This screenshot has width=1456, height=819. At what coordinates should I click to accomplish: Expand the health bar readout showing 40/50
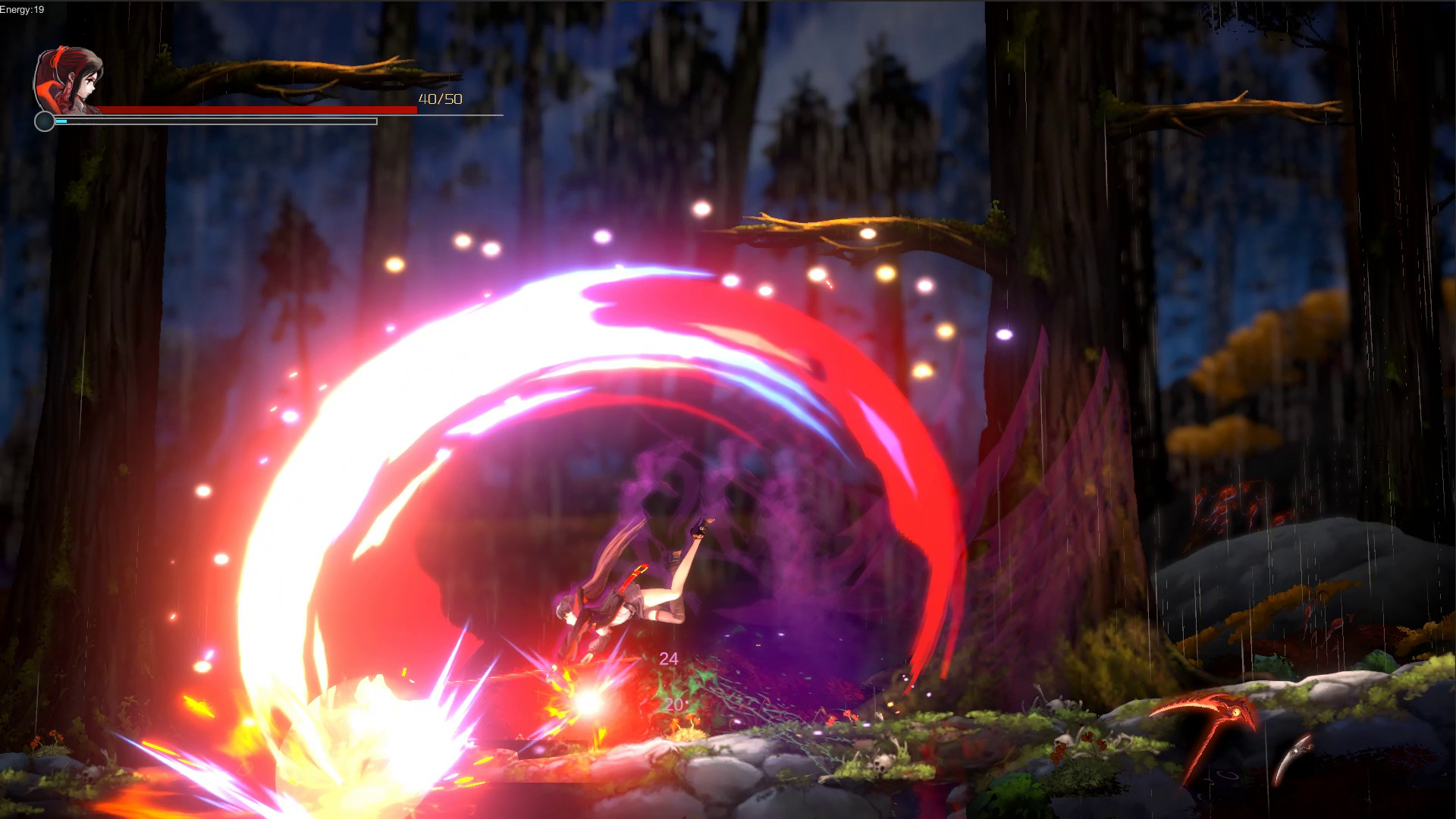pos(441,99)
